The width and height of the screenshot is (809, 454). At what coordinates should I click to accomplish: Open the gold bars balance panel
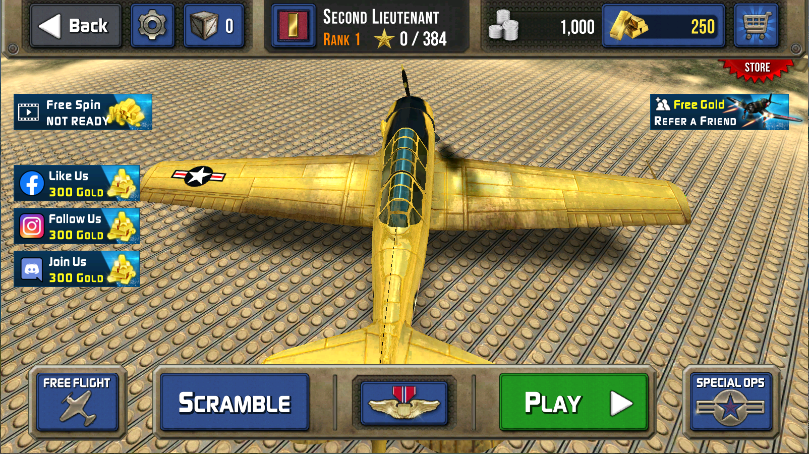tap(664, 27)
